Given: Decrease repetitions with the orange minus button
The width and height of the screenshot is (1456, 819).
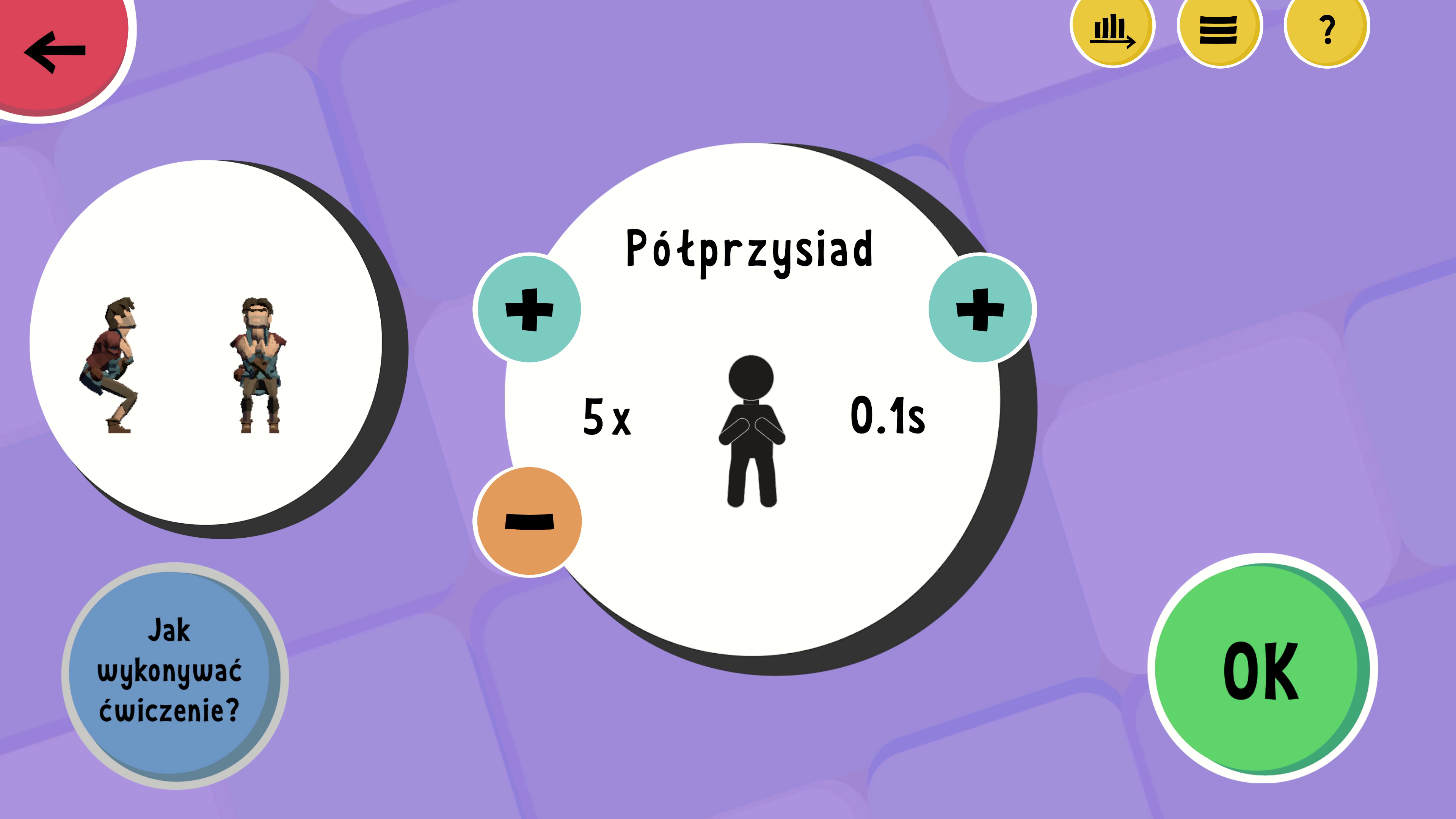Looking at the screenshot, I should tap(529, 521).
